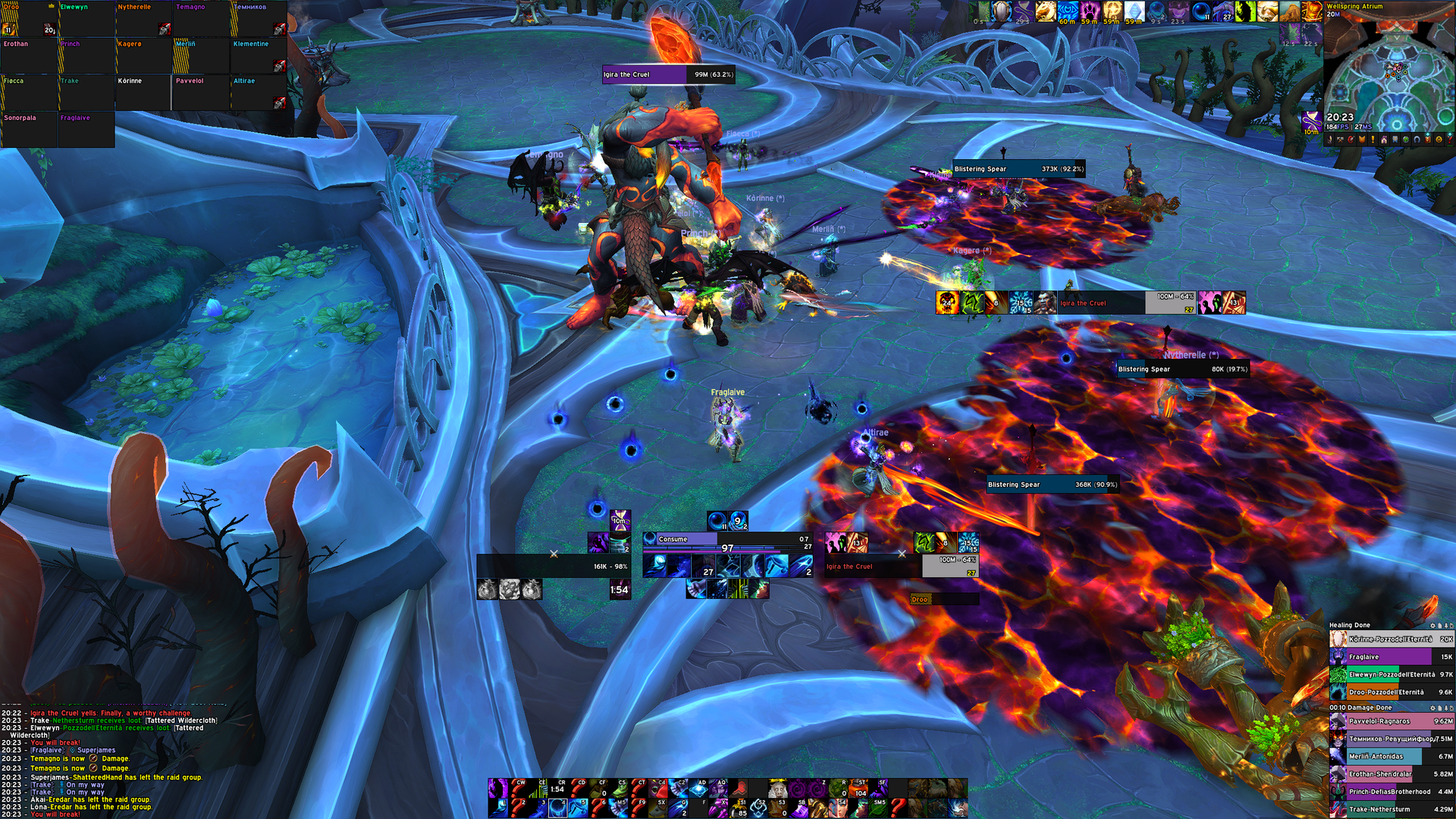Select Erothan in the raid frames
This screenshot has height=819, width=1456.
(29, 55)
